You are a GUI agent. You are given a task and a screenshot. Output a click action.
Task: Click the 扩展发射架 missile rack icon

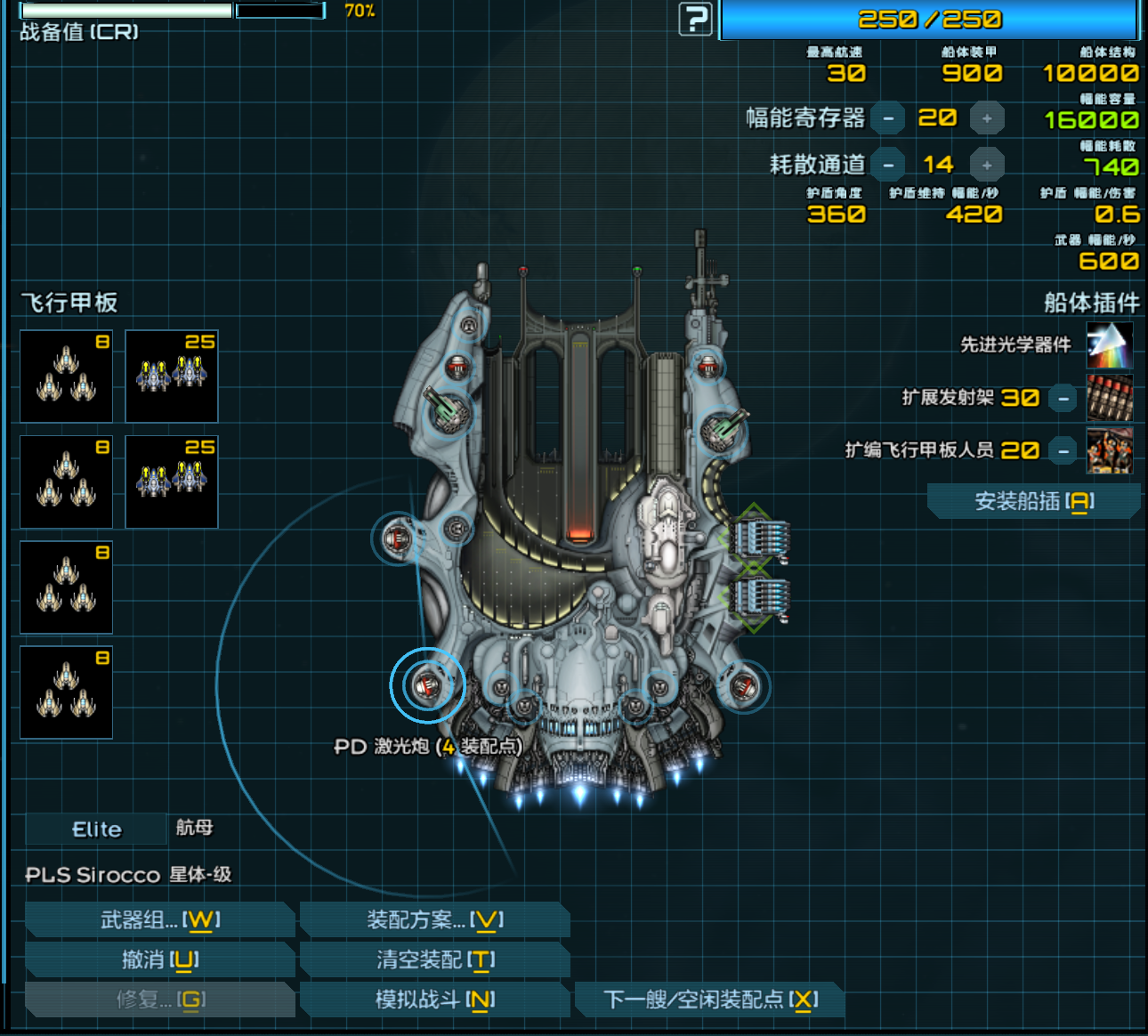pos(1110,398)
